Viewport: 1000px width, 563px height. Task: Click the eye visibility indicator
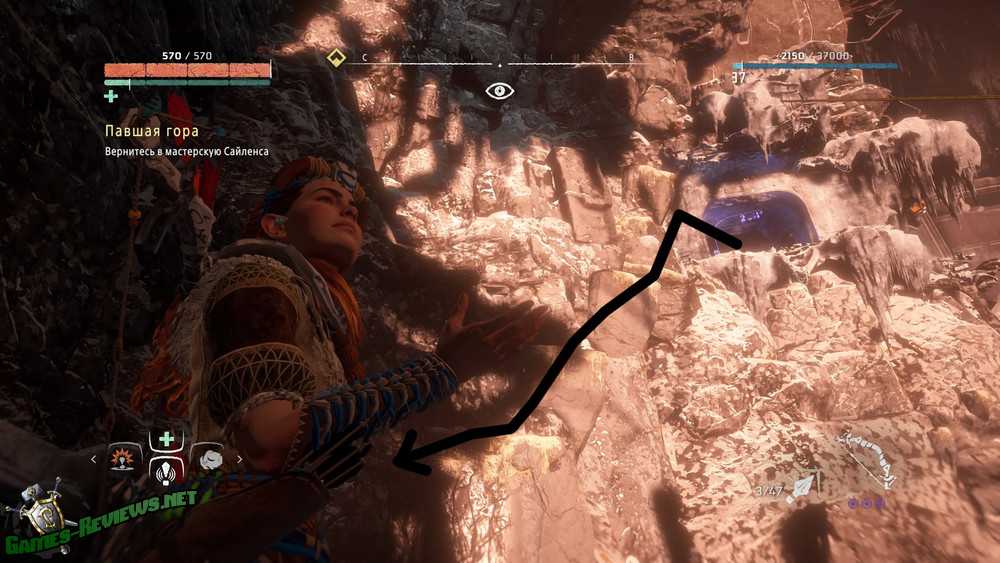tap(499, 91)
